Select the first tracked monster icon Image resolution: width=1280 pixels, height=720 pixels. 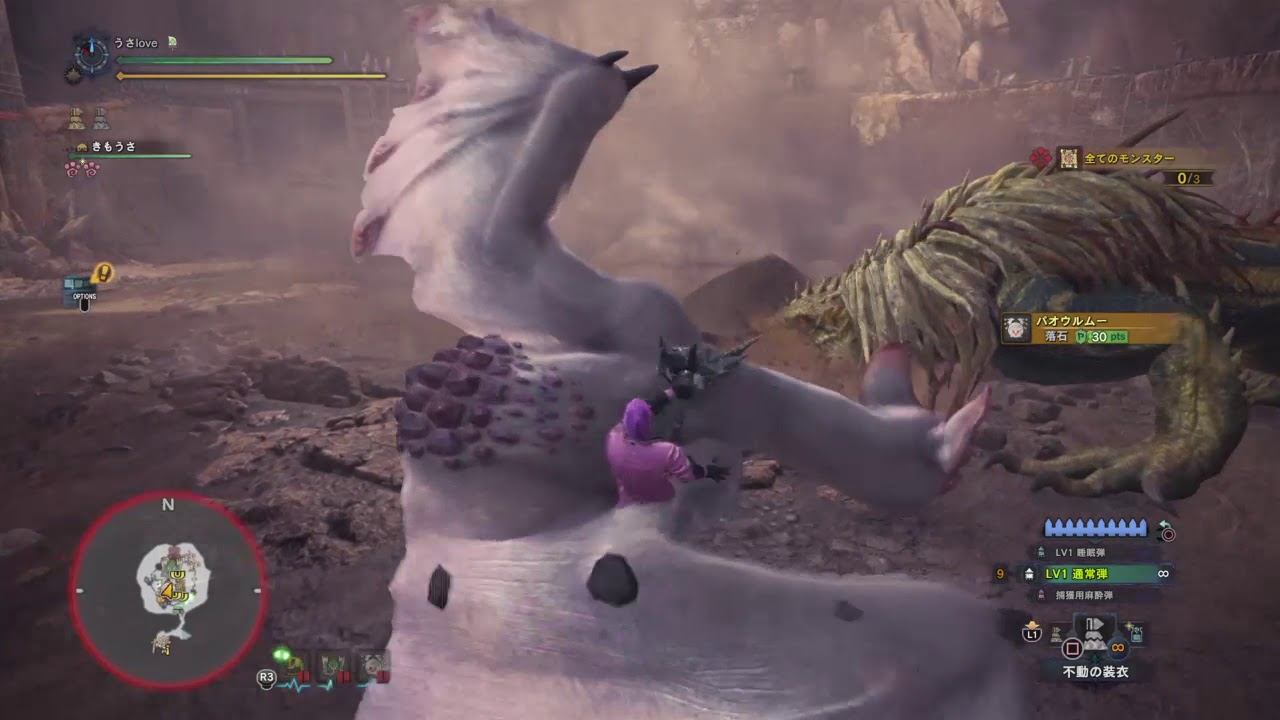(299, 667)
